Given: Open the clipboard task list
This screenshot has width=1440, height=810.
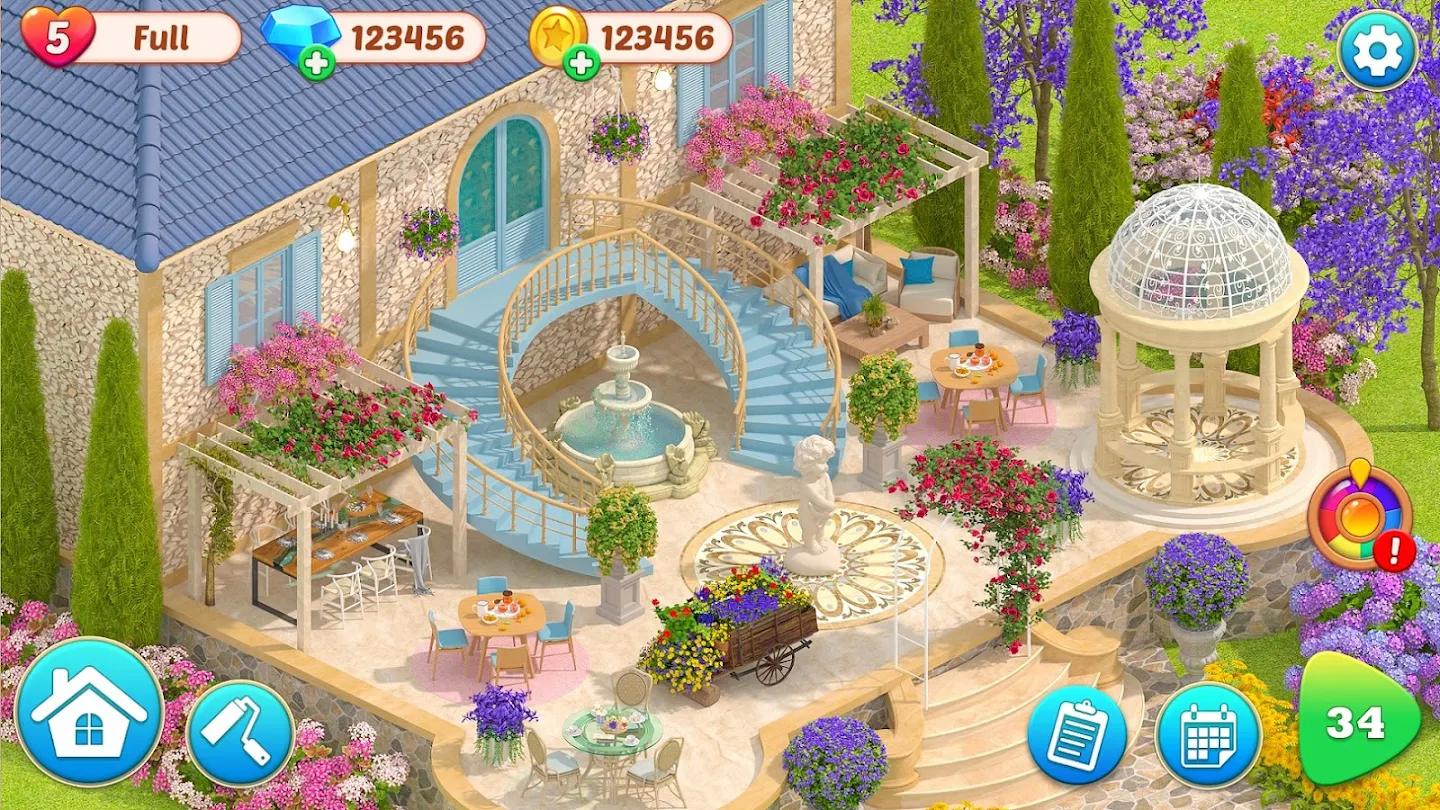Looking at the screenshot, I should tap(1076, 735).
